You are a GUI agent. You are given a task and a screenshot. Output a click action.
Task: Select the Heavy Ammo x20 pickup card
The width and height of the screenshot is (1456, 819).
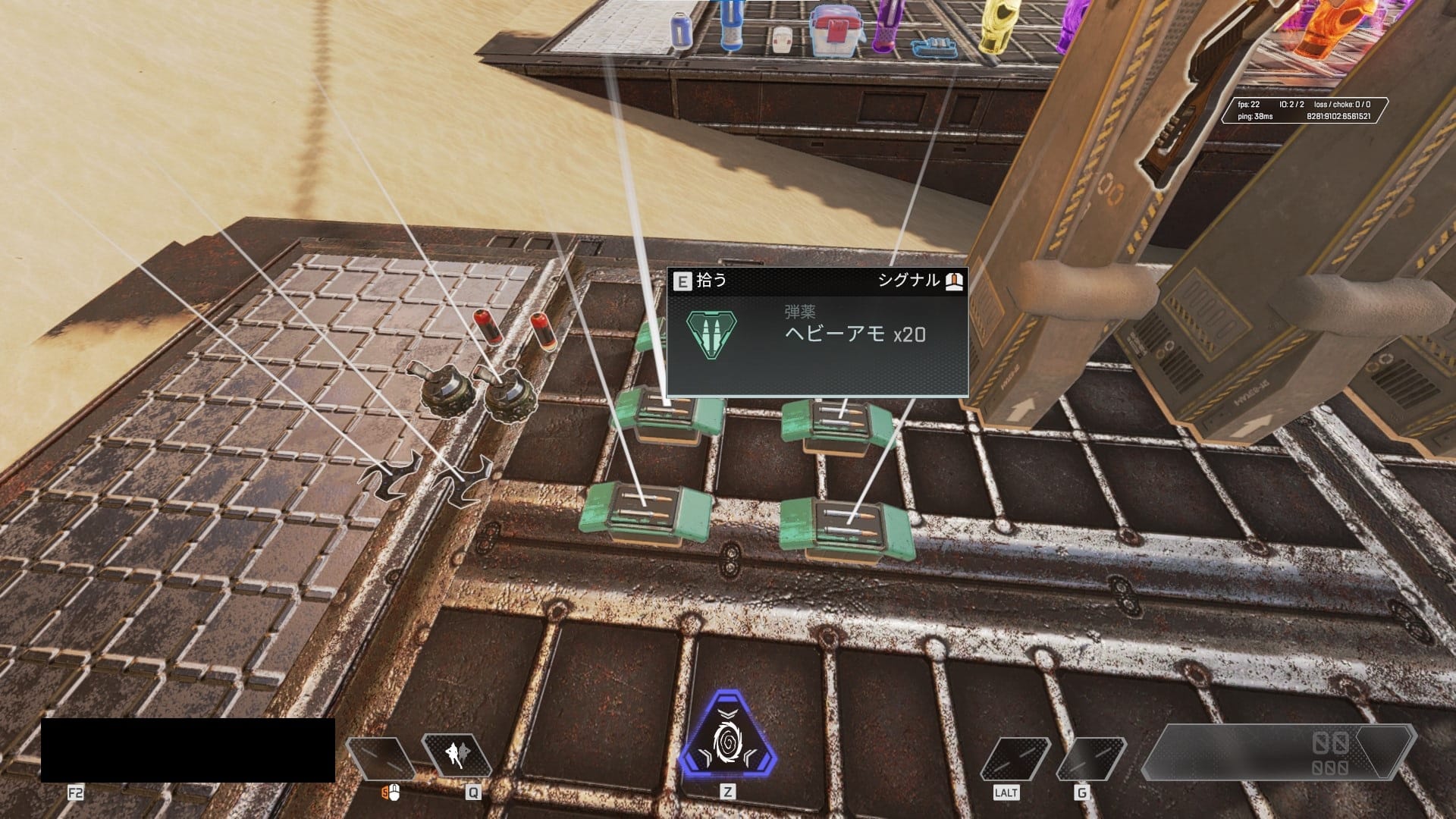click(817, 333)
